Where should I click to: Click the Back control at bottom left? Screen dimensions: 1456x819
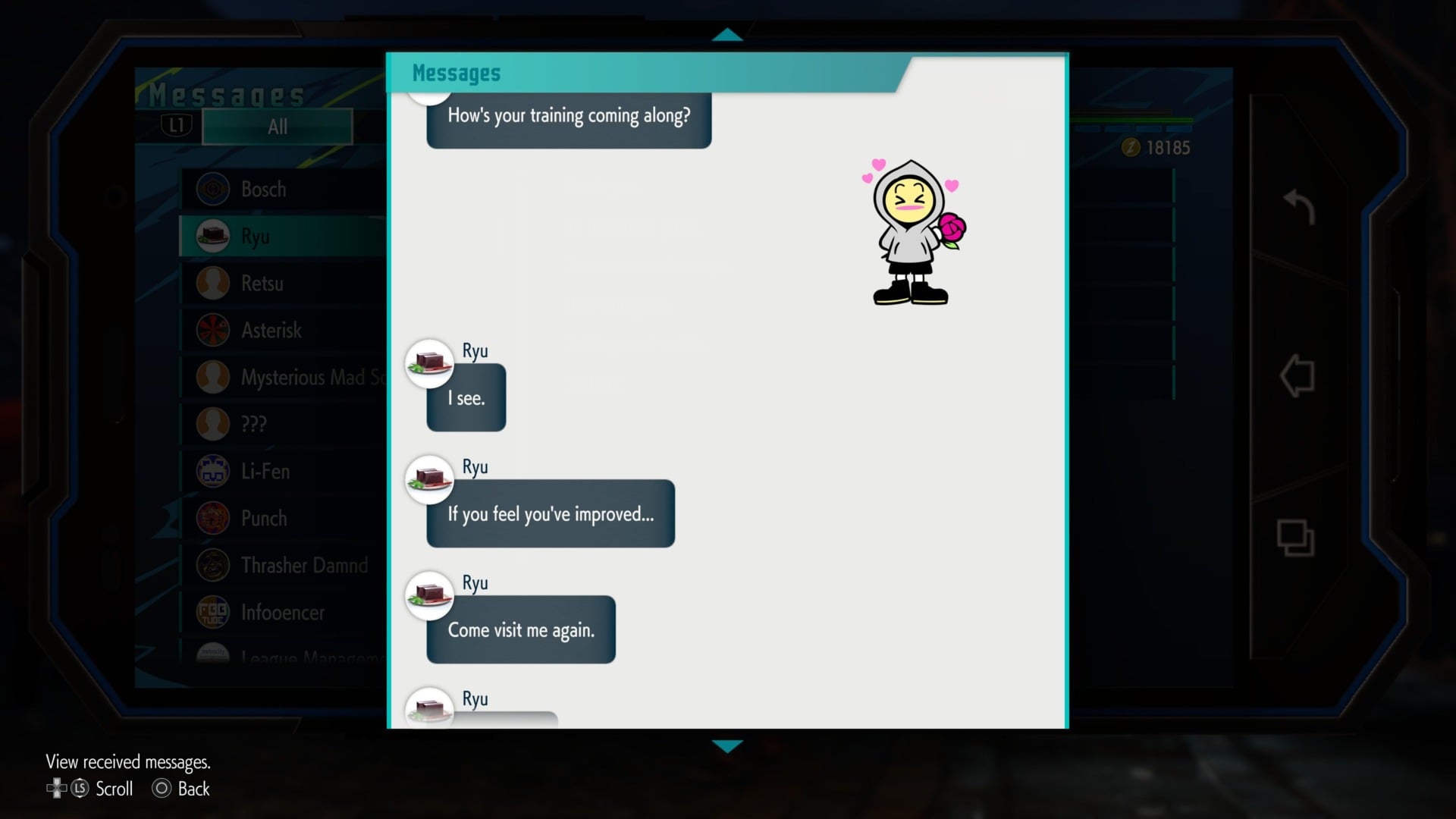[x=180, y=789]
